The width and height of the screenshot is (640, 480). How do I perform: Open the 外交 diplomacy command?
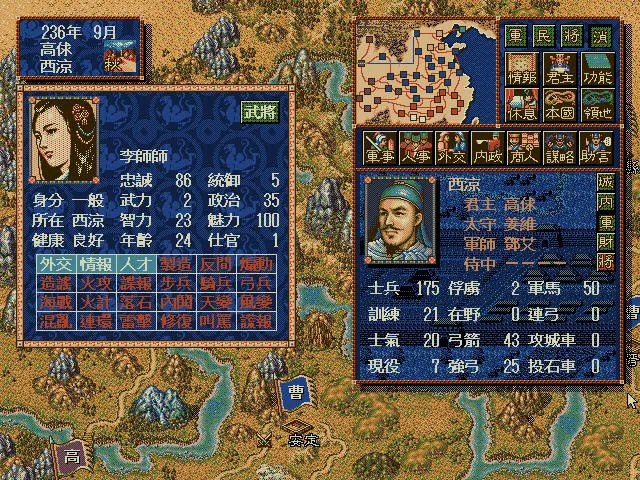[x=450, y=148]
